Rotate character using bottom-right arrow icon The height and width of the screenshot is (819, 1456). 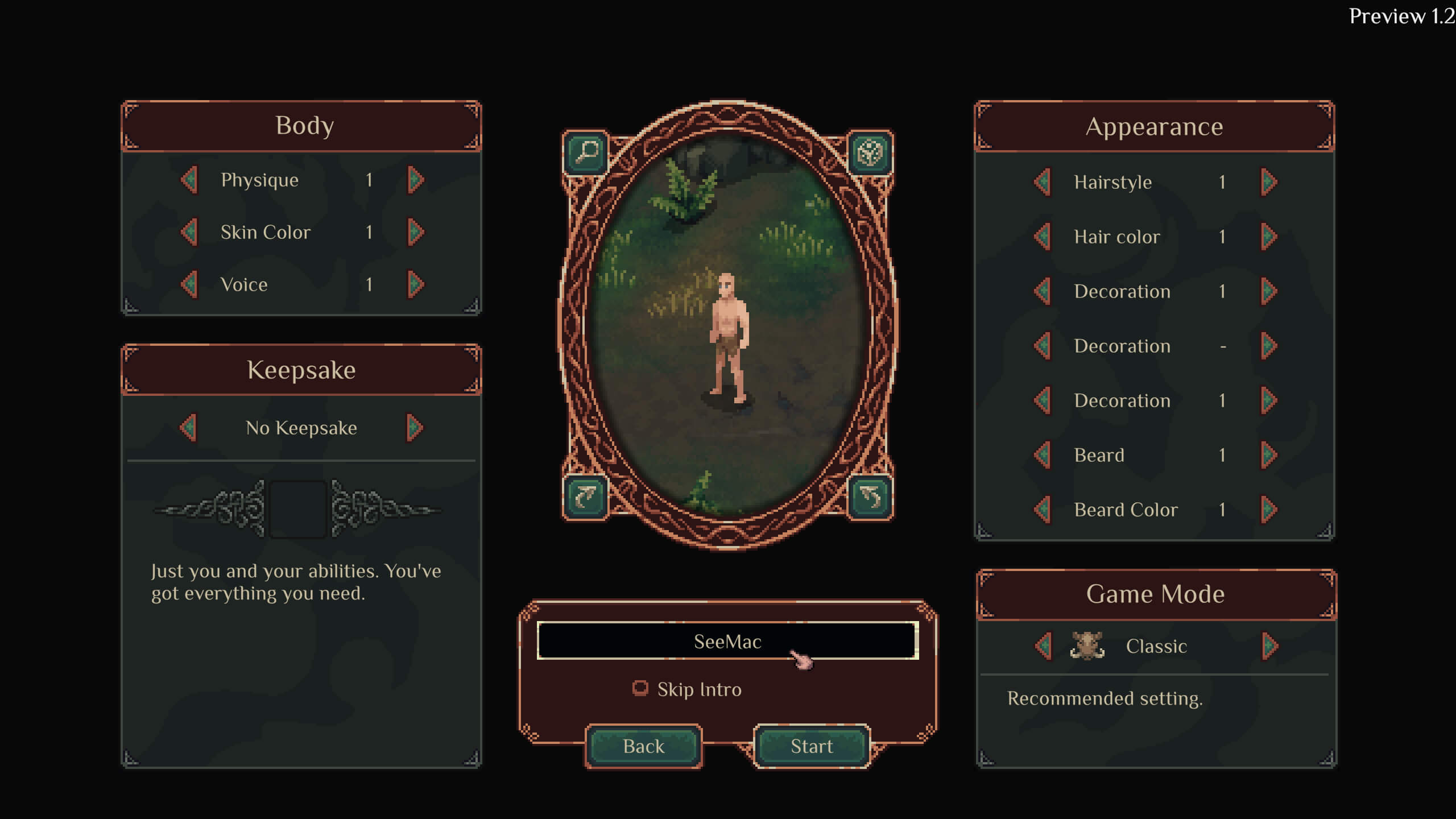tap(870, 497)
